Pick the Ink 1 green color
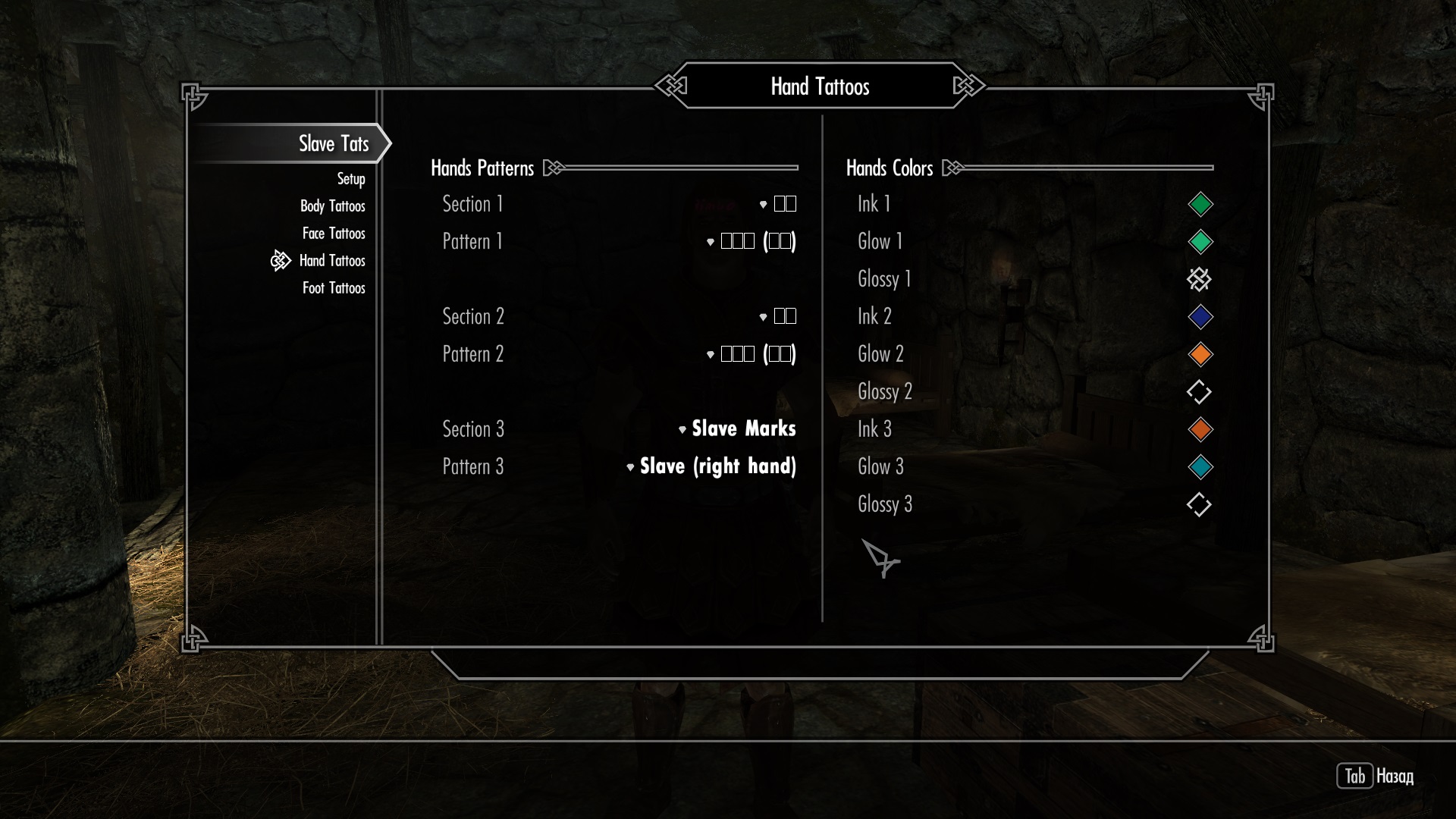Viewport: 1456px width, 819px height. [x=1200, y=204]
